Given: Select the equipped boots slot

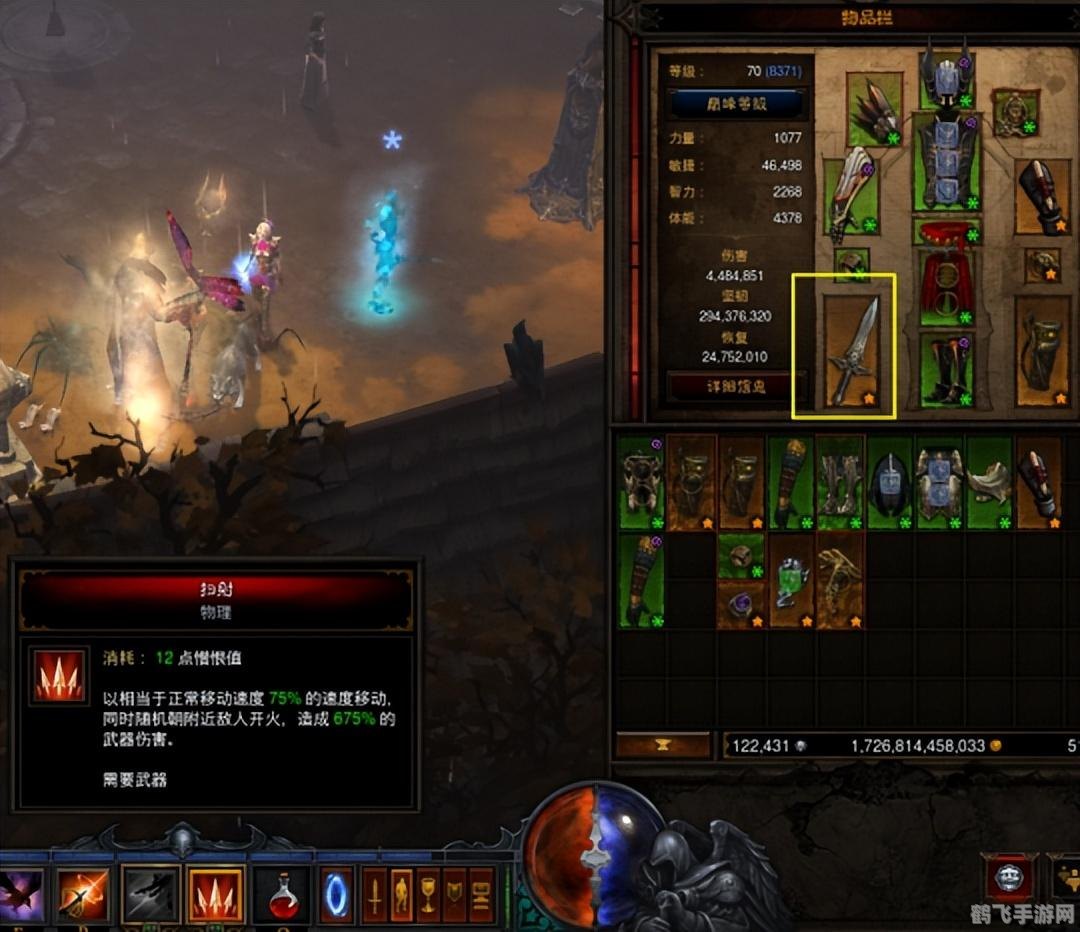Looking at the screenshot, I should coord(945,370).
